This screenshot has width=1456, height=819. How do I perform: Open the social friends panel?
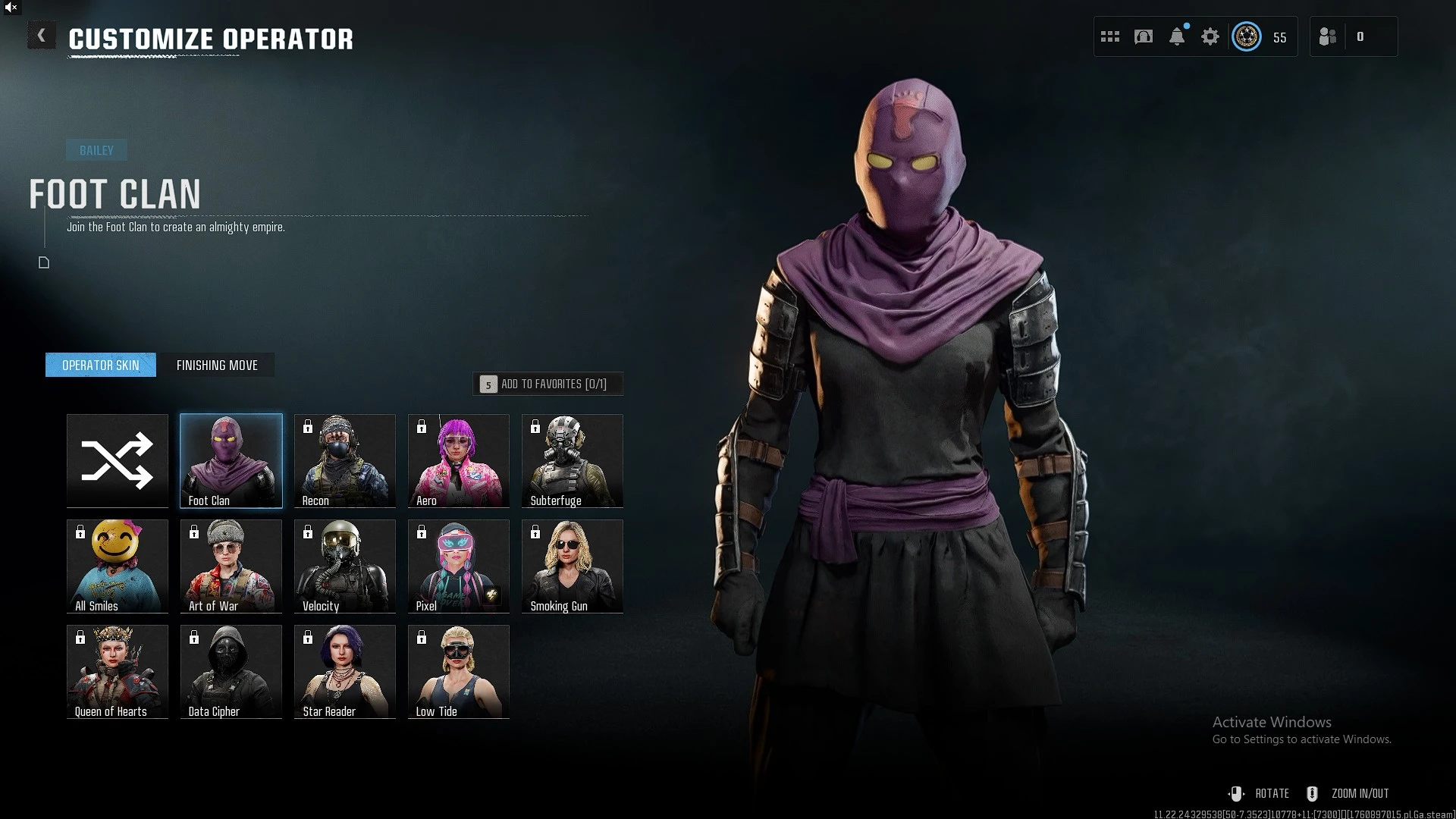tap(1328, 36)
